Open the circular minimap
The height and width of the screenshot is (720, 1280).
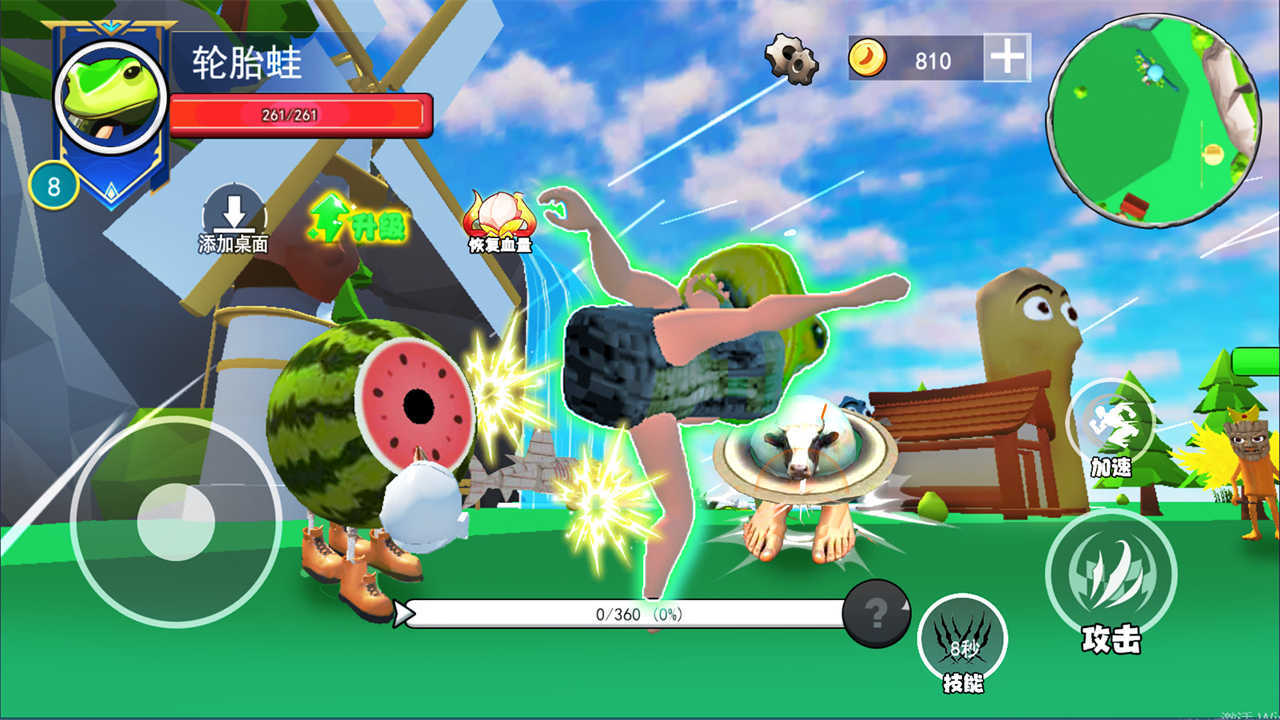(x=1153, y=120)
